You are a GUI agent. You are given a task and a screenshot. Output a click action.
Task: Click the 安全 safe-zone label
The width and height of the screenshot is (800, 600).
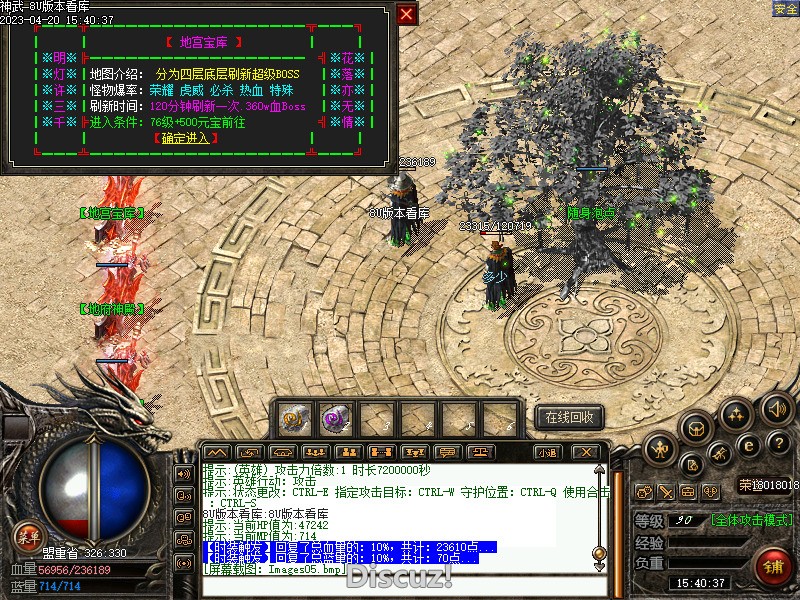[786, 8]
